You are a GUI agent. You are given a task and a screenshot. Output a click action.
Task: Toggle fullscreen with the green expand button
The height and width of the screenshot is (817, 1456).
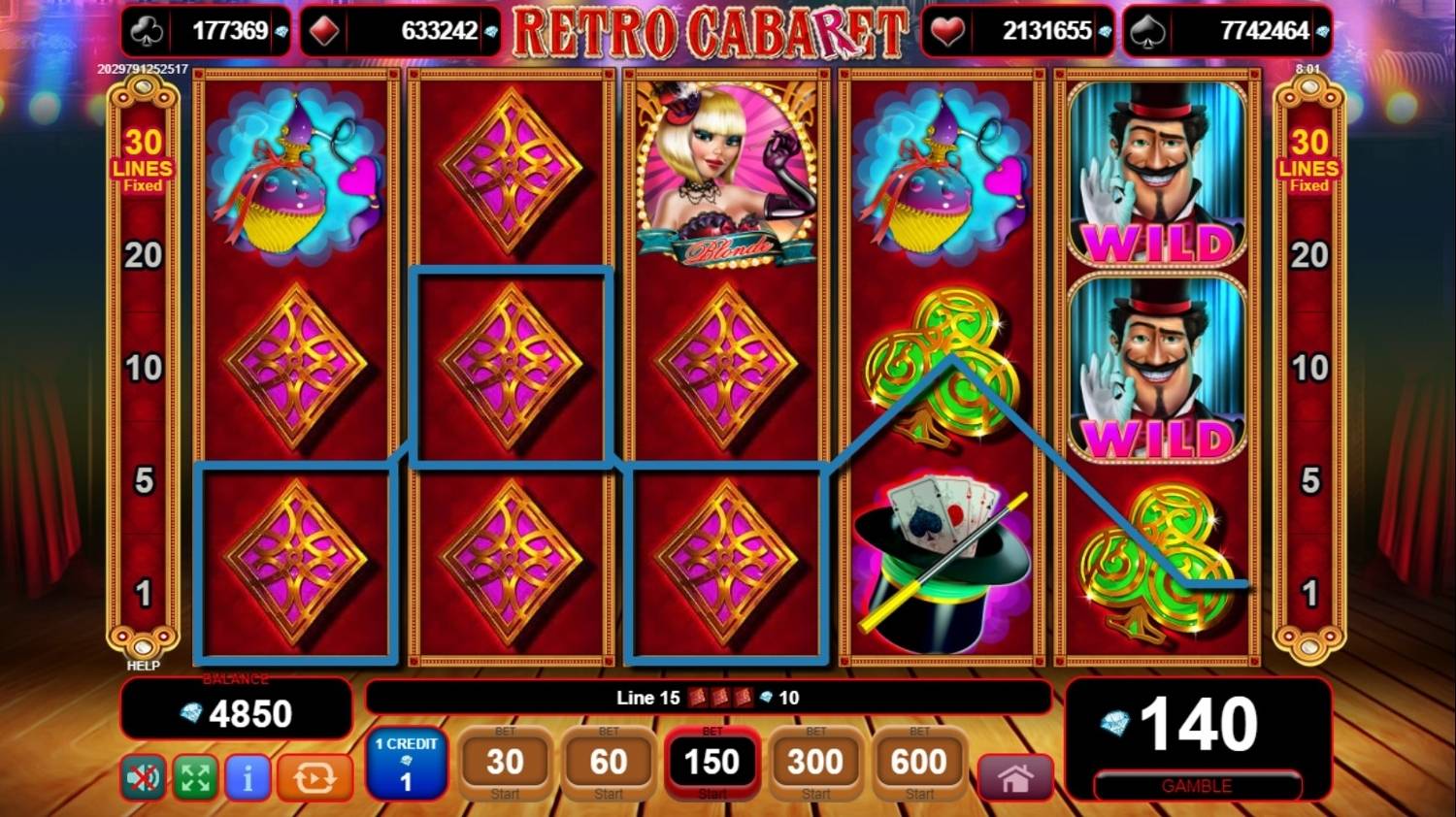194,777
